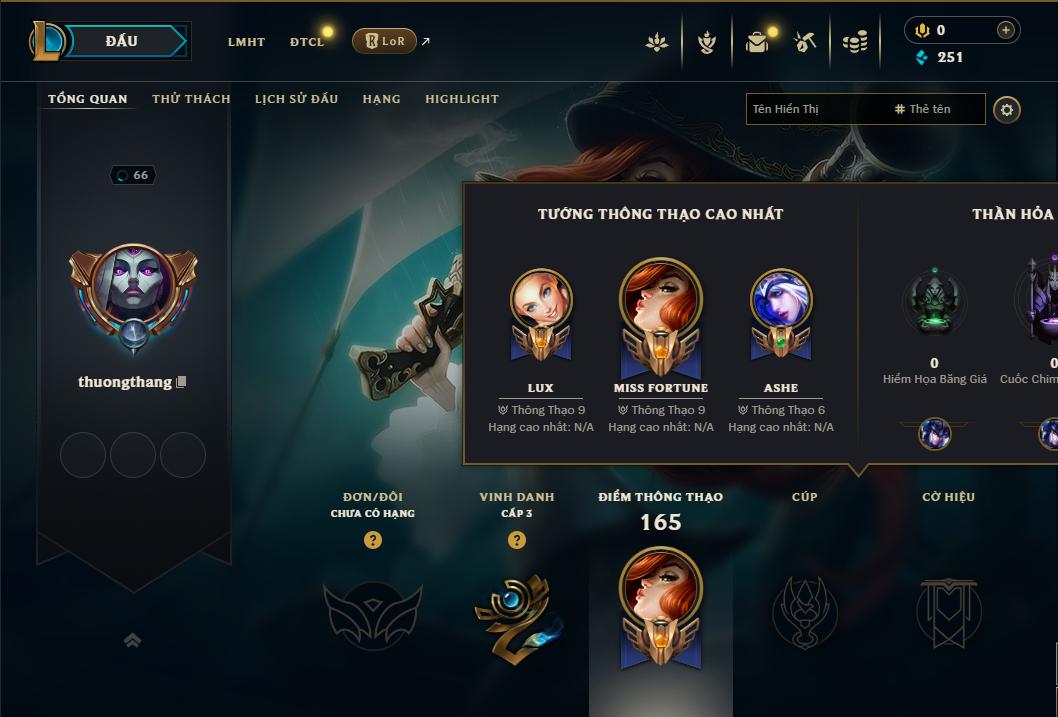Select Ashe mastery champion portrait
Image resolution: width=1058 pixels, height=717 pixels.
[781, 301]
